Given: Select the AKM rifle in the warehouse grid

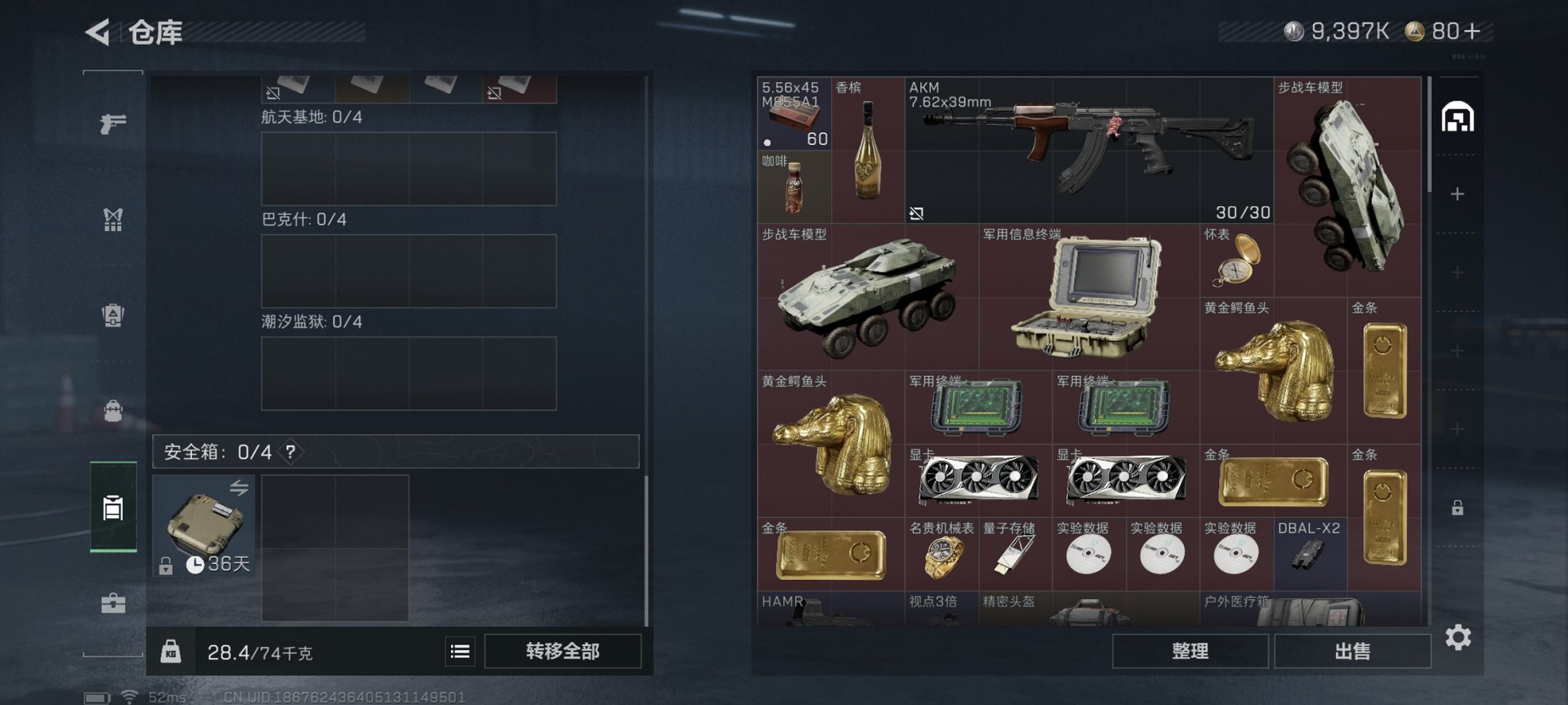Looking at the screenshot, I should (x=1088, y=149).
